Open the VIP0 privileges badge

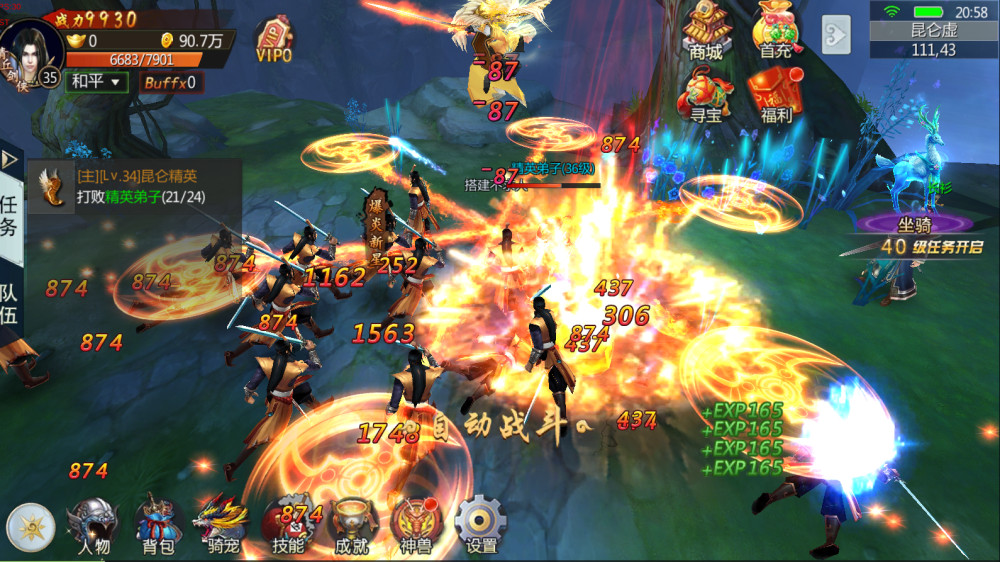274,40
